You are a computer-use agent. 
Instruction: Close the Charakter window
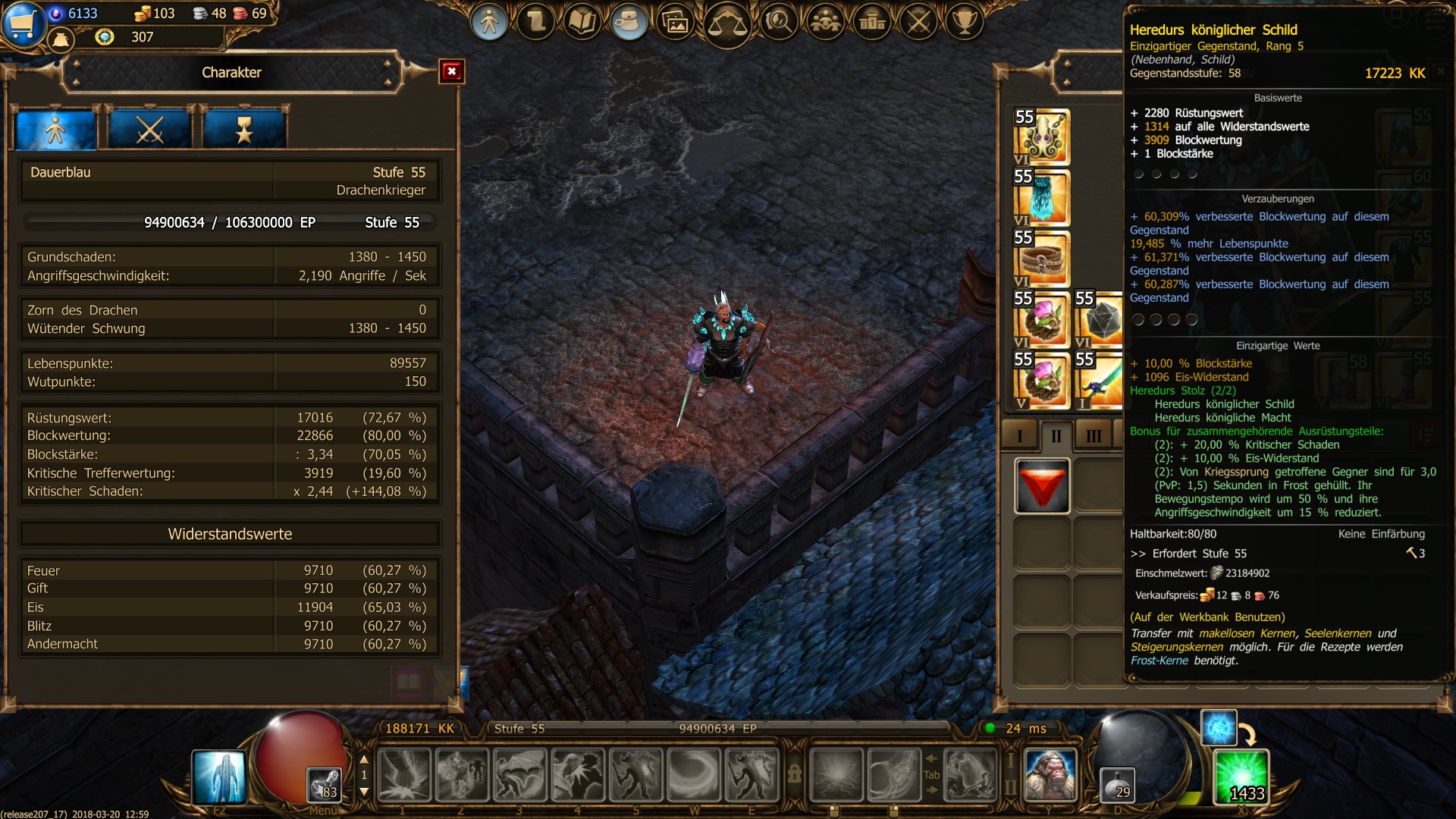tap(452, 71)
